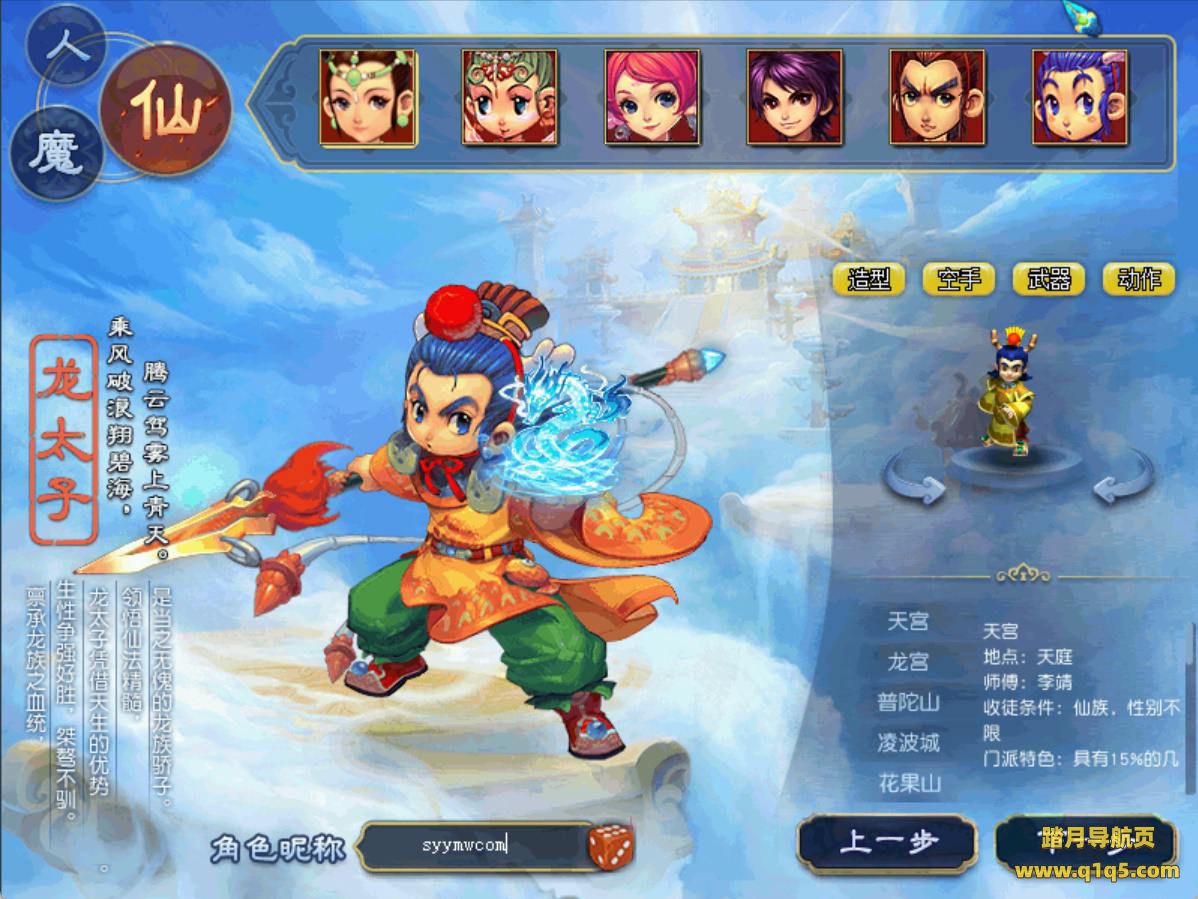Switch to the 魔 (Demon) race
The height and width of the screenshot is (899, 1198).
(x=56, y=156)
